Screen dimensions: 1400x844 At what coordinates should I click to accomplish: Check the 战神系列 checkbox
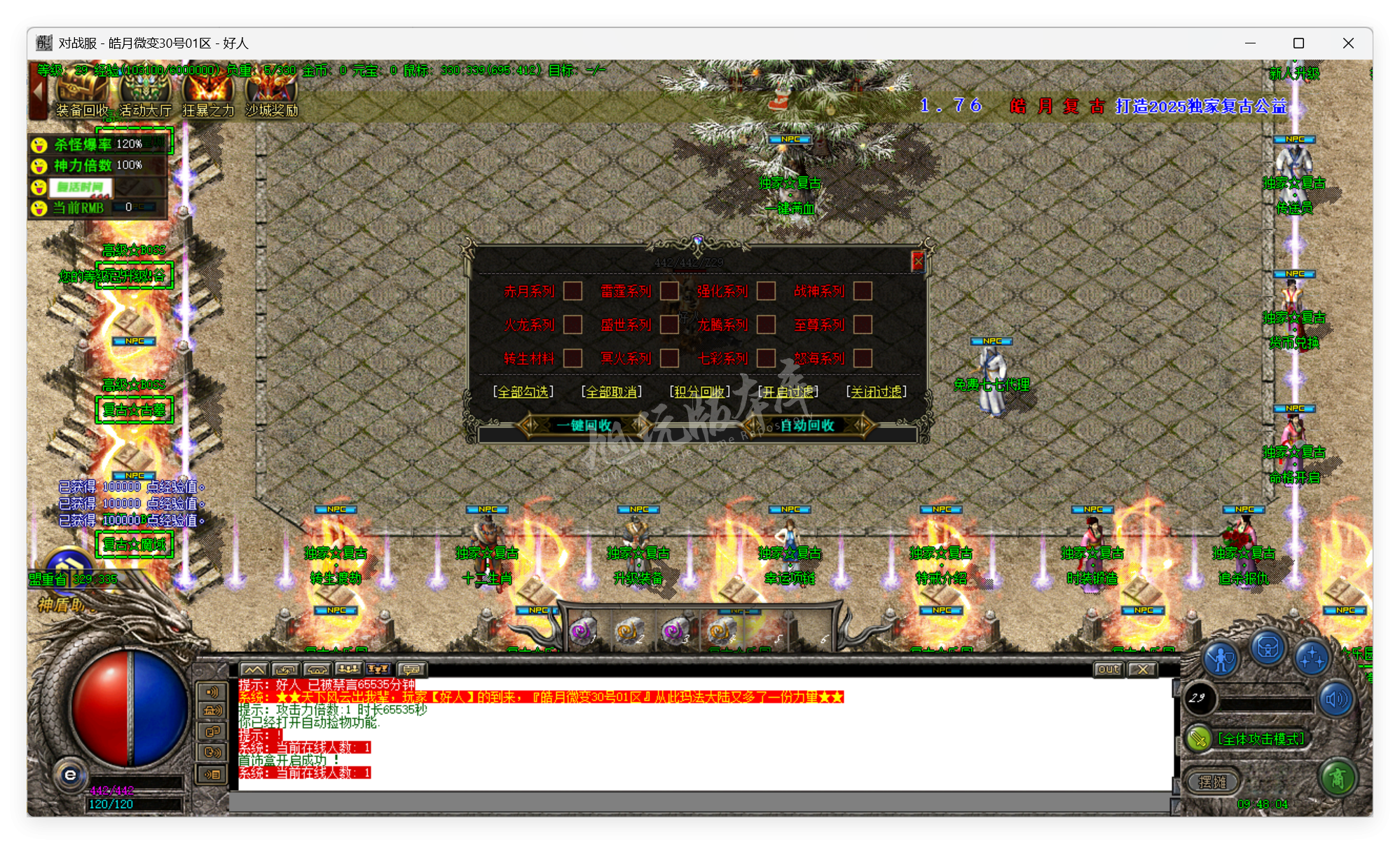863,292
